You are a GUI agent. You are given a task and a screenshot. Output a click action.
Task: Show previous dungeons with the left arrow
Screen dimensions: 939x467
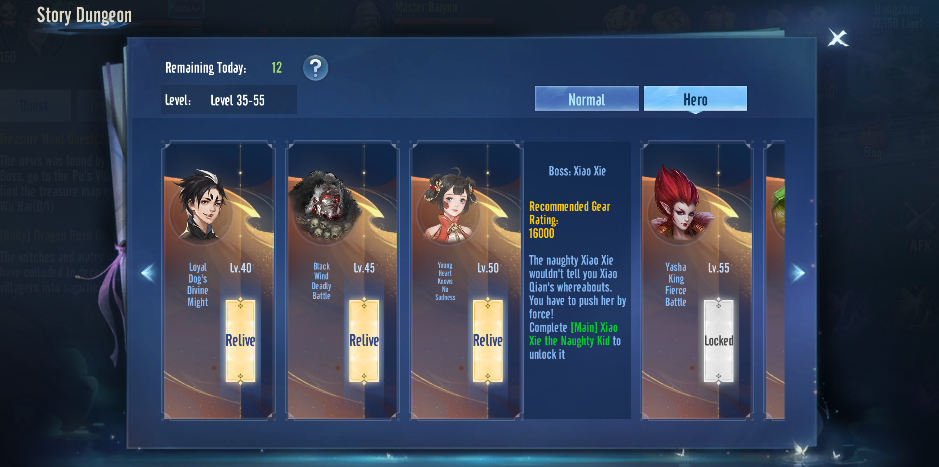tap(148, 272)
